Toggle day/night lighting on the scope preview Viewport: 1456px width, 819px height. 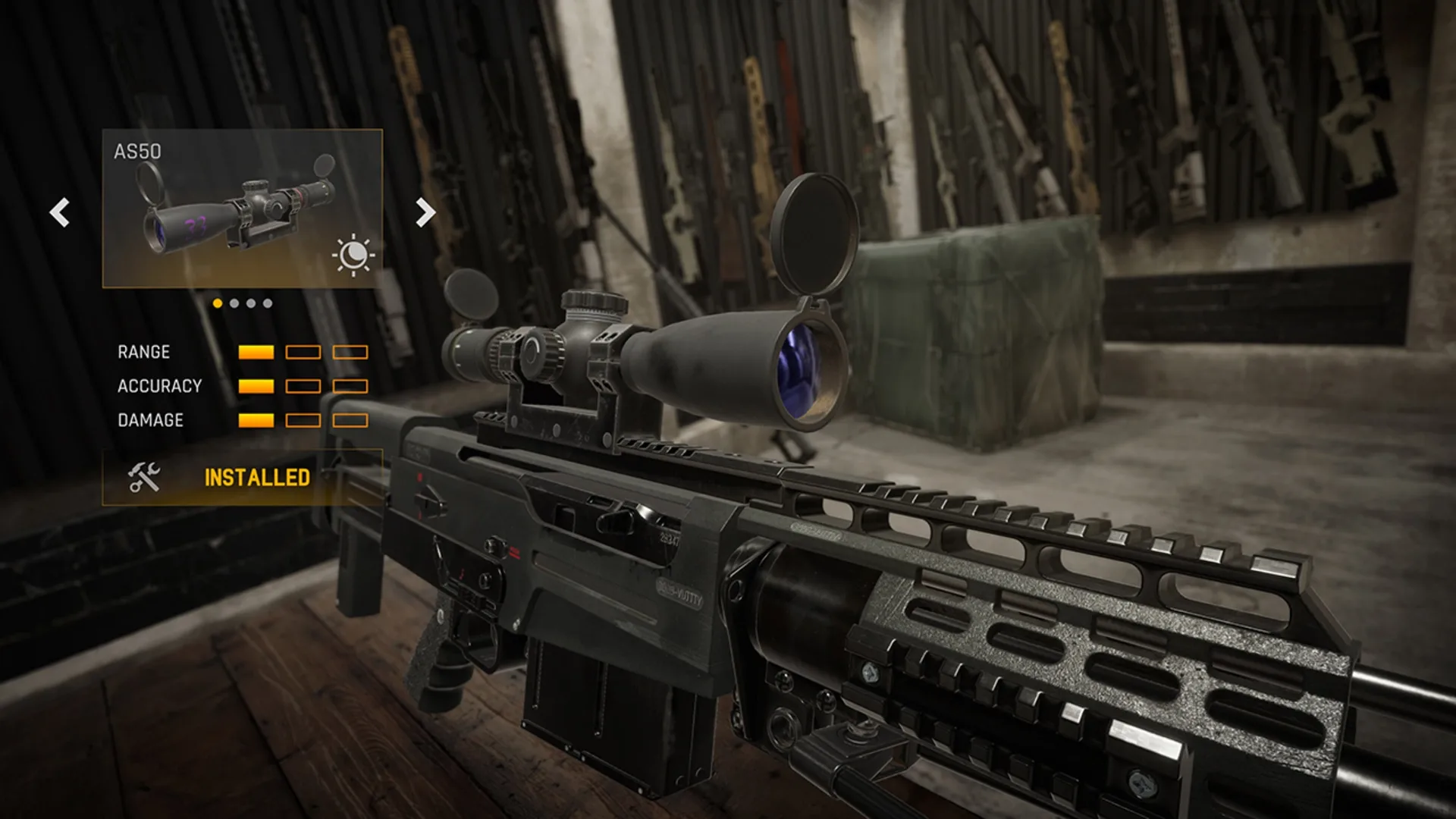(x=353, y=254)
